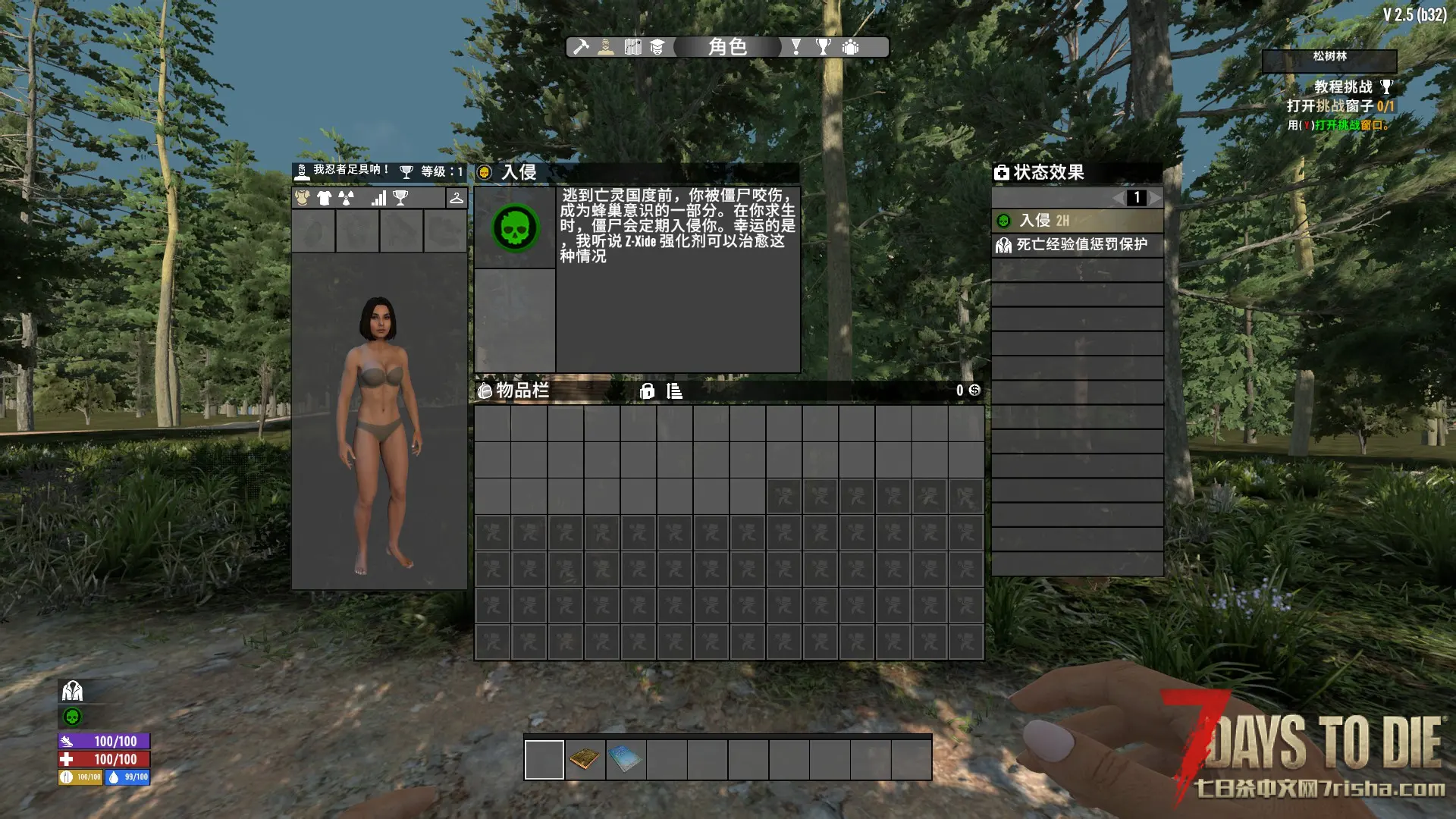1456x819 pixels.
Task: Show the armor equipment view
Action: (303, 198)
